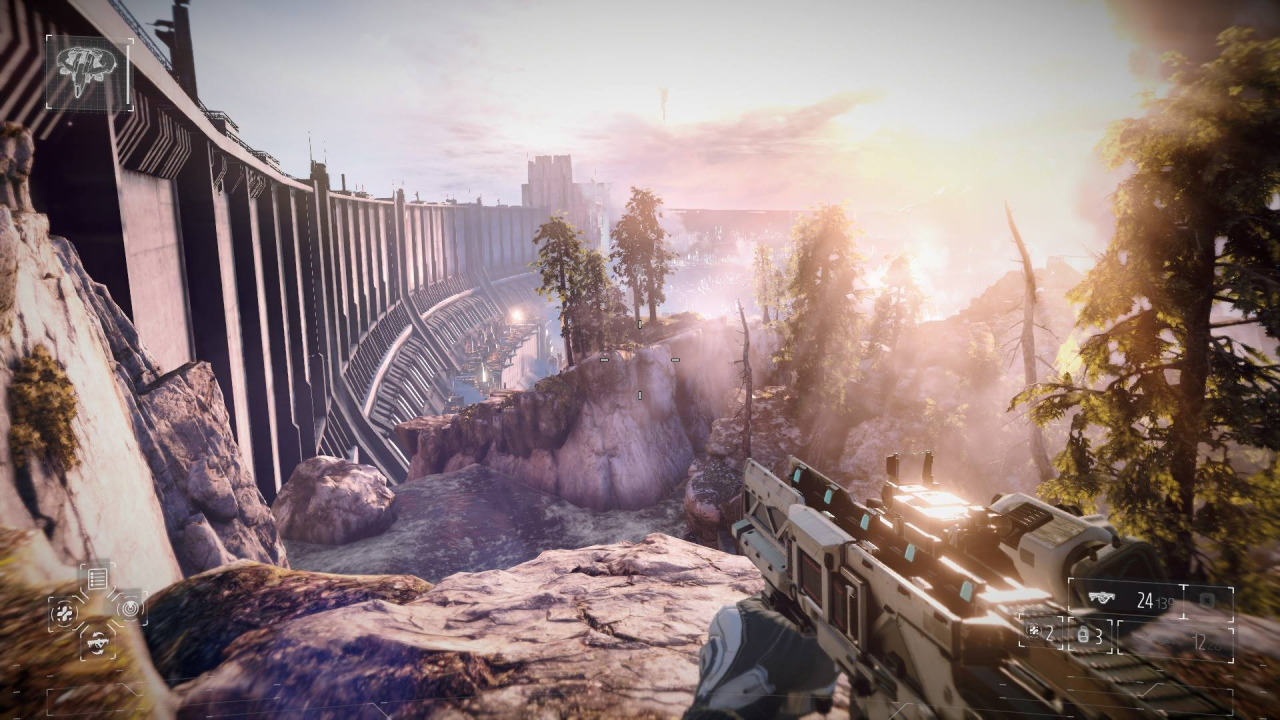
Task: Activate the radar scan pulse icon
Action: pyautogui.click(x=129, y=606)
